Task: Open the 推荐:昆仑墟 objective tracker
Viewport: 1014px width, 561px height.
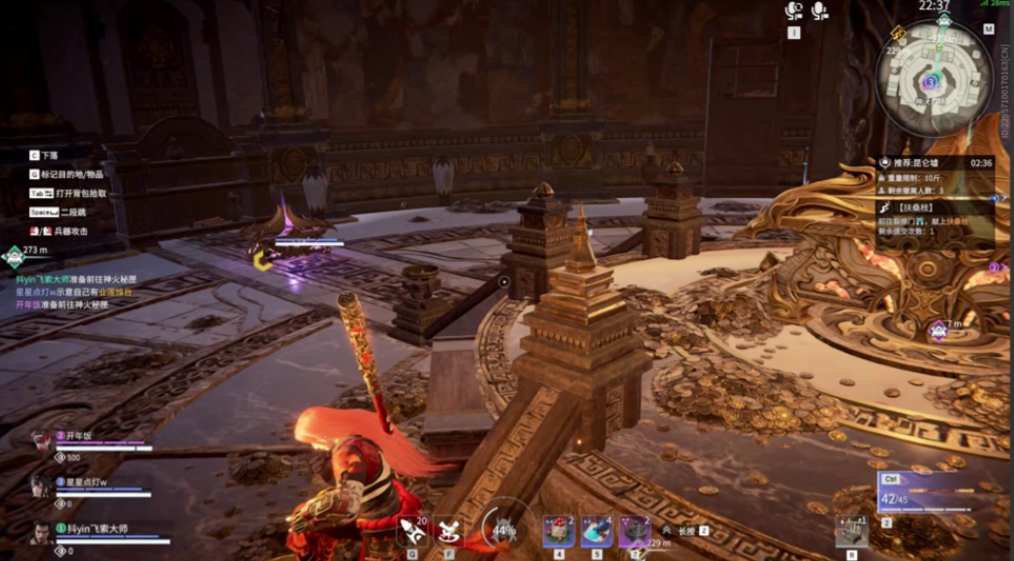Action: tap(935, 162)
